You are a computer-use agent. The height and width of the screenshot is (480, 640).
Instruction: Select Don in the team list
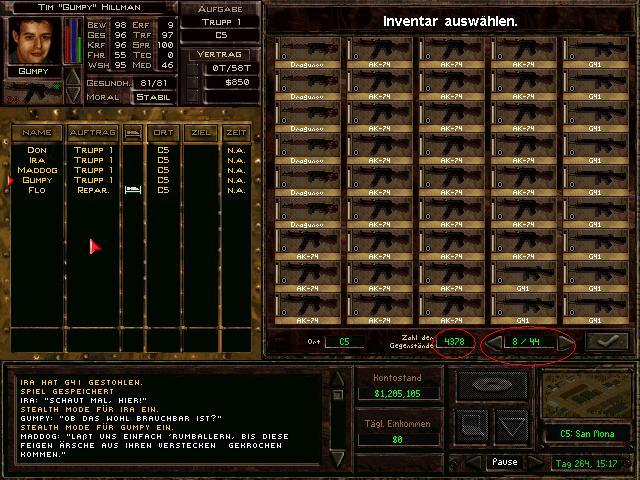[x=37, y=150]
